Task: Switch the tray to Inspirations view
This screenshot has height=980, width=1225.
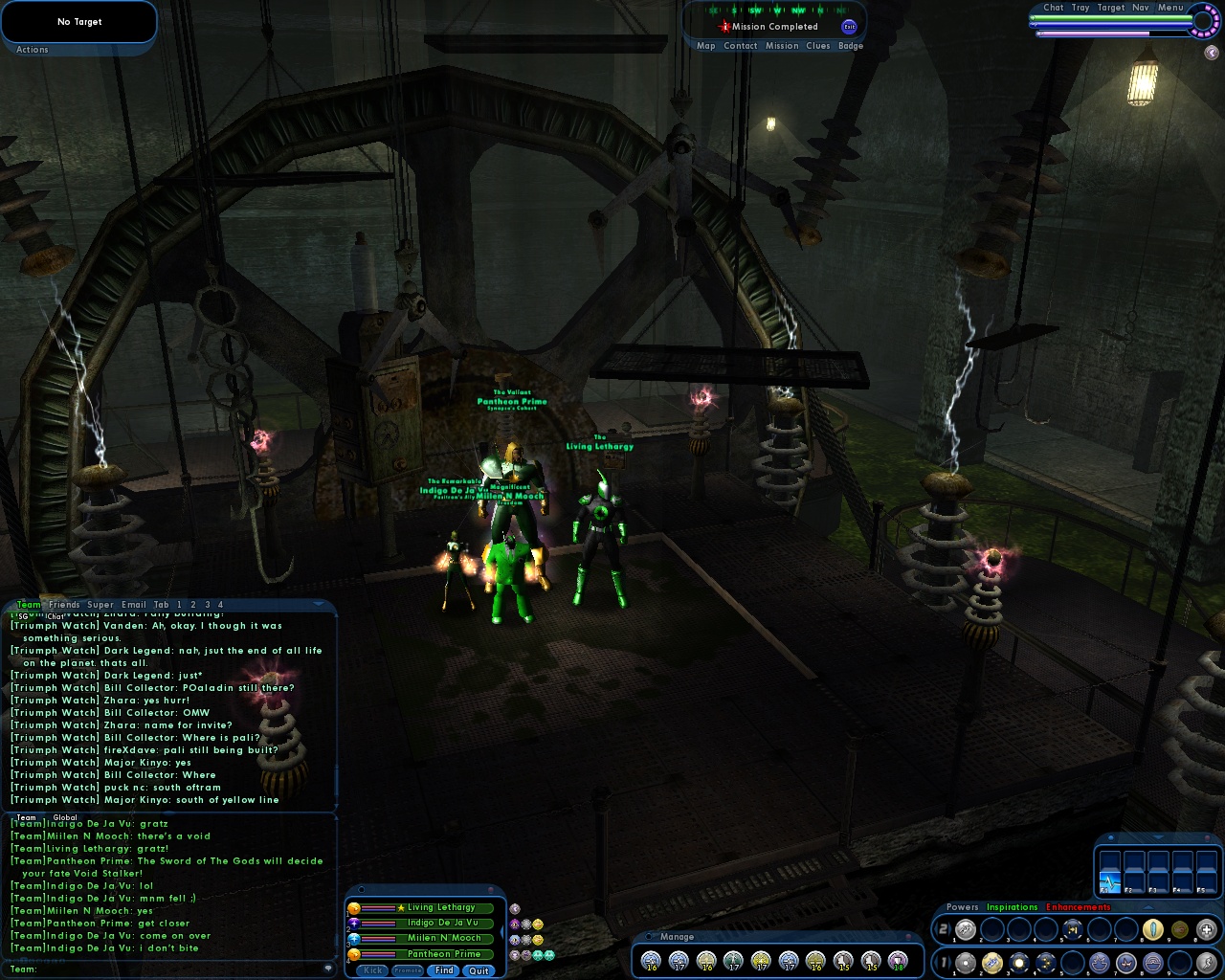Action: point(1012,907)
